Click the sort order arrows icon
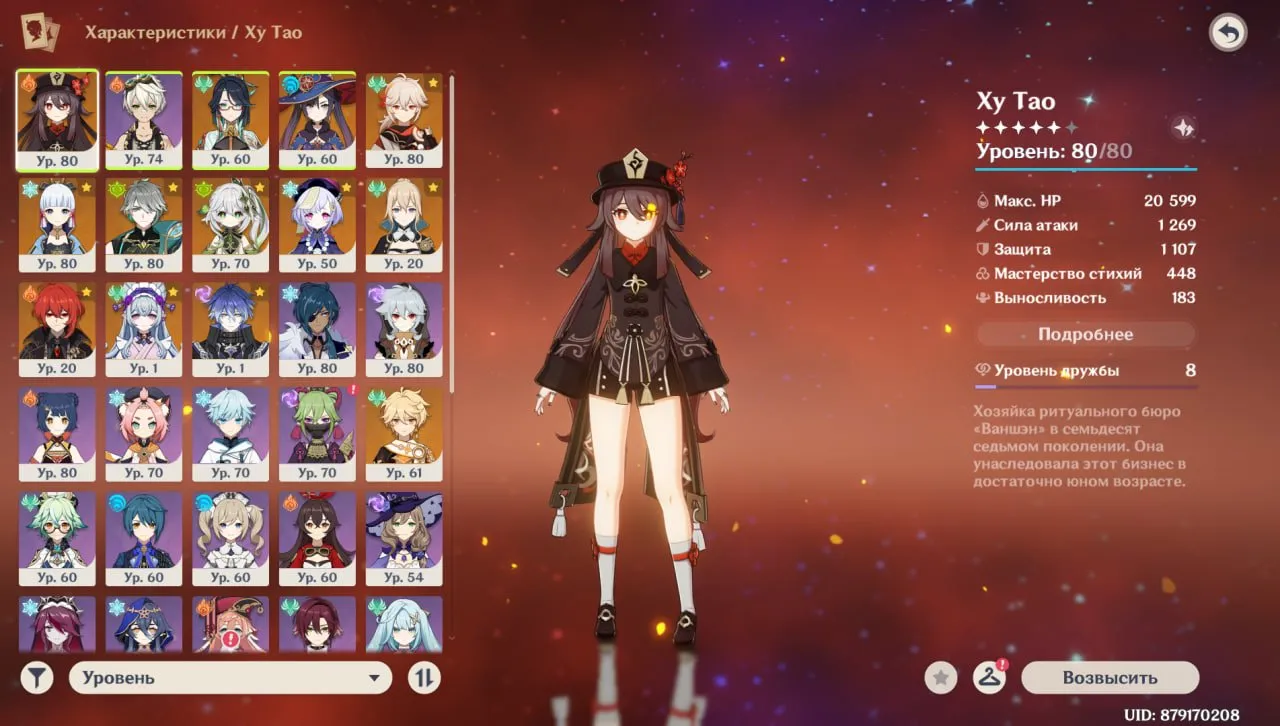The image size is (1280, 726). 424,677
